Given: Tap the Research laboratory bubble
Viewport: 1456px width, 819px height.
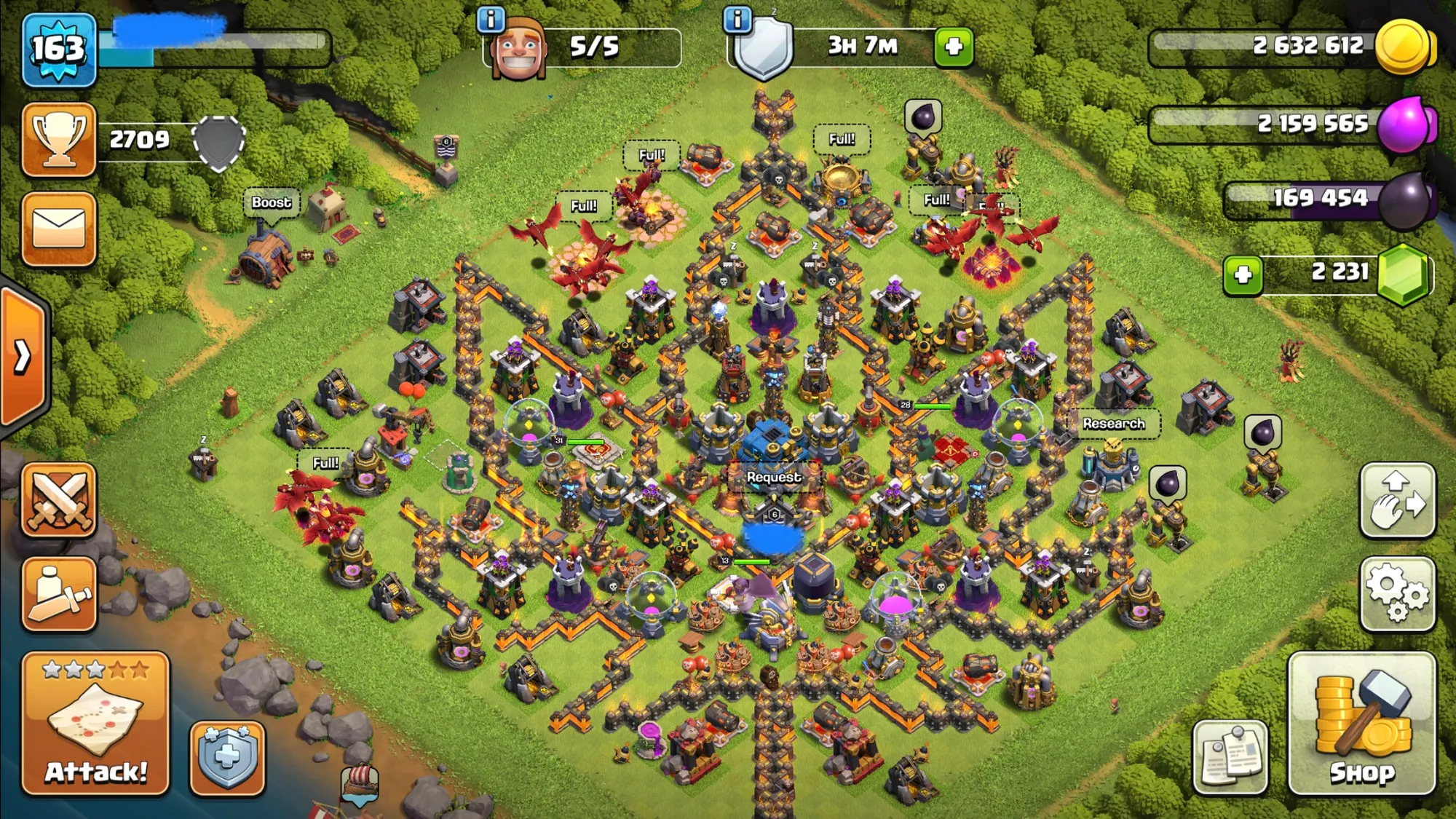Looking at the screenshot, I should coord(1113,424).
